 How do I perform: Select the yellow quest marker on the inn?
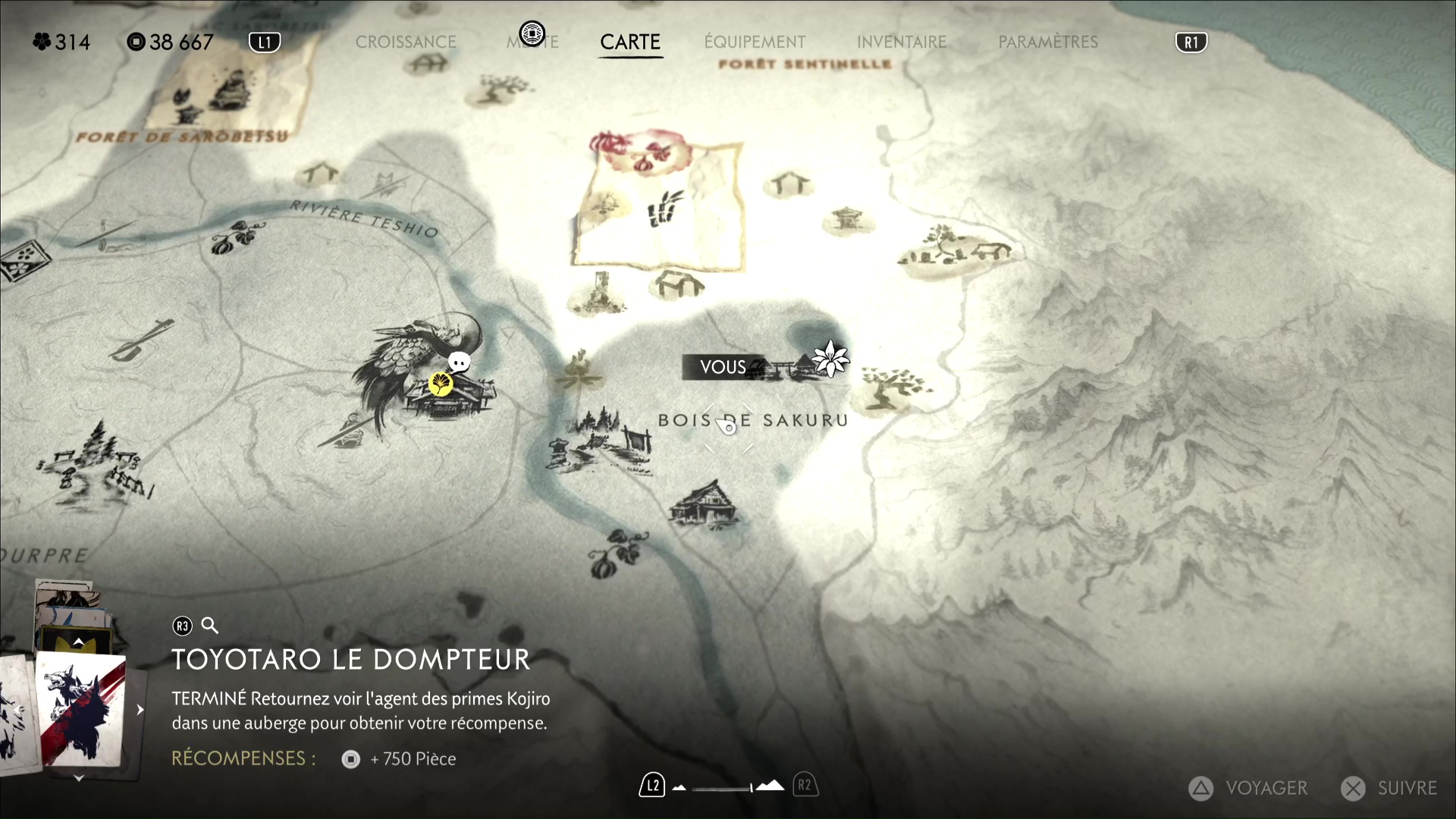[x=441, y=384]
